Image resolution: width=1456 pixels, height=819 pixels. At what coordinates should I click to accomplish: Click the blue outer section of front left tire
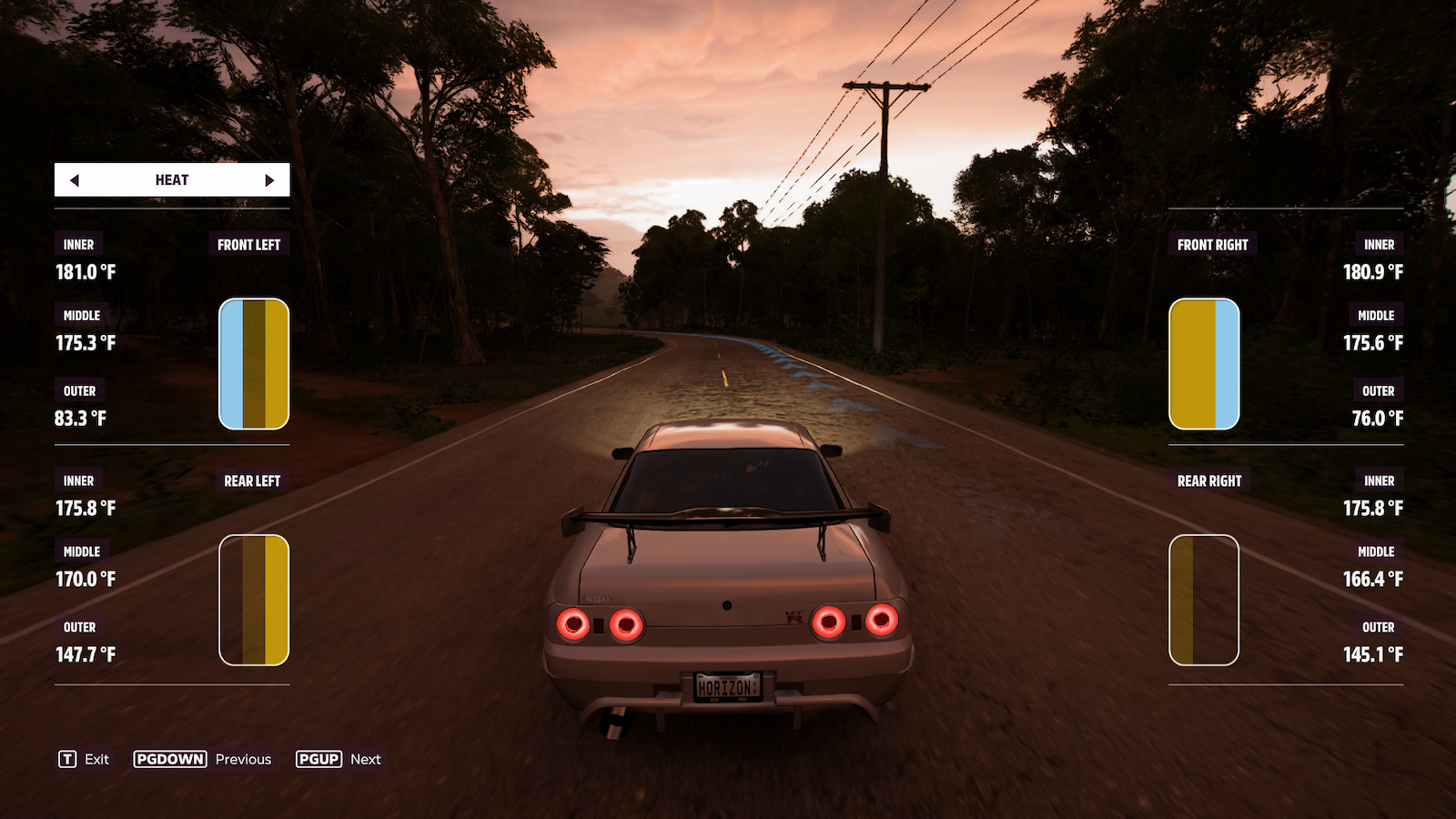(x=230, y=362)
